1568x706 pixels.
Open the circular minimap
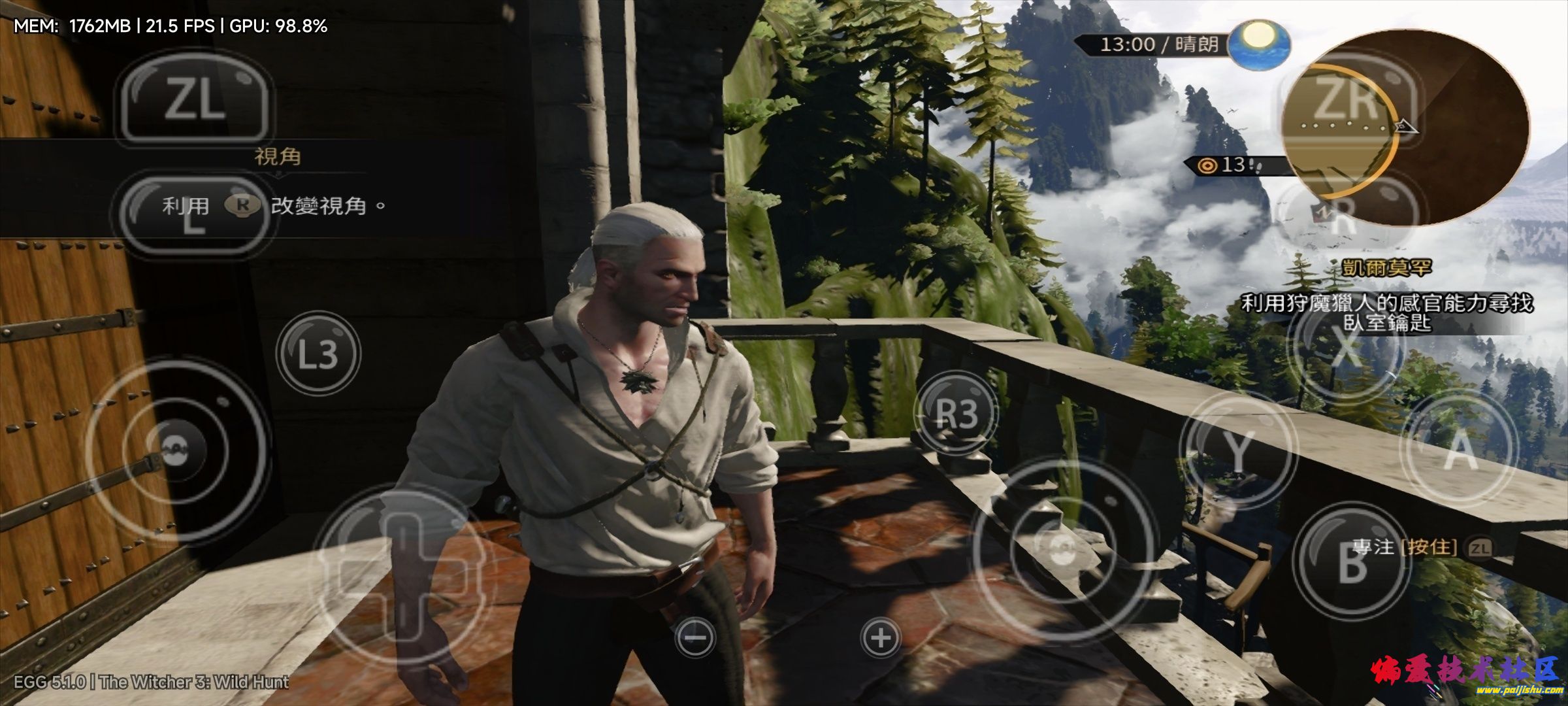point(1405,127)
